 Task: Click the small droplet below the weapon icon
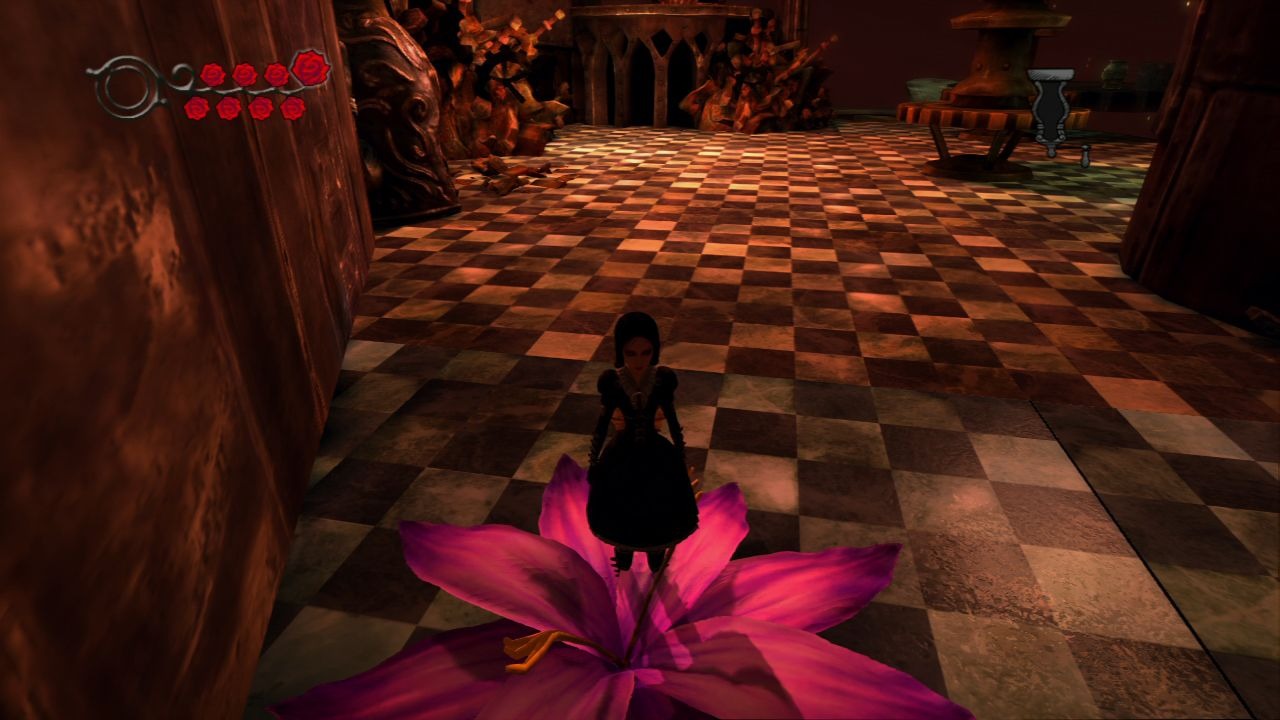[x=1084, y=157]
